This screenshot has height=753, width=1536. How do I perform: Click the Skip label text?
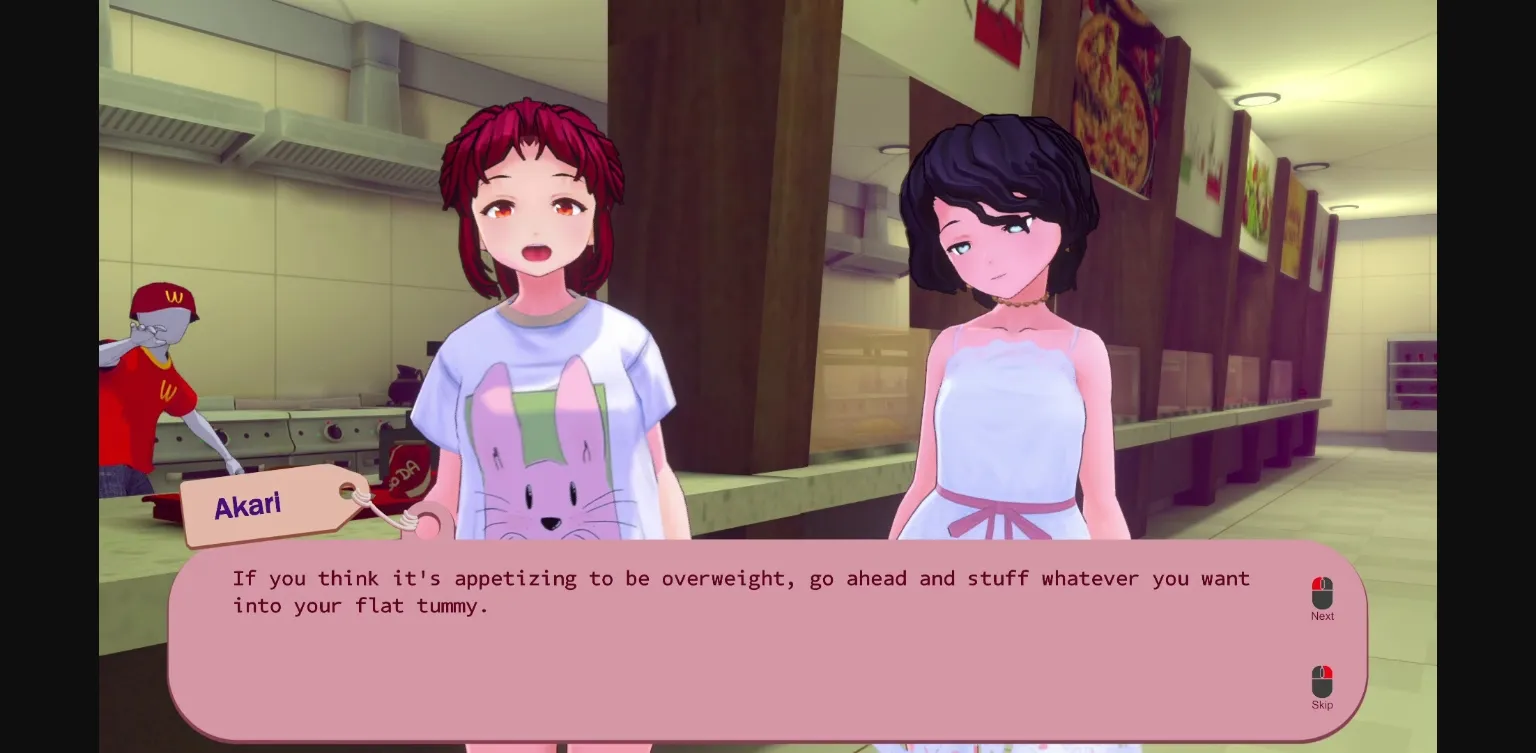click(1322, 705)
